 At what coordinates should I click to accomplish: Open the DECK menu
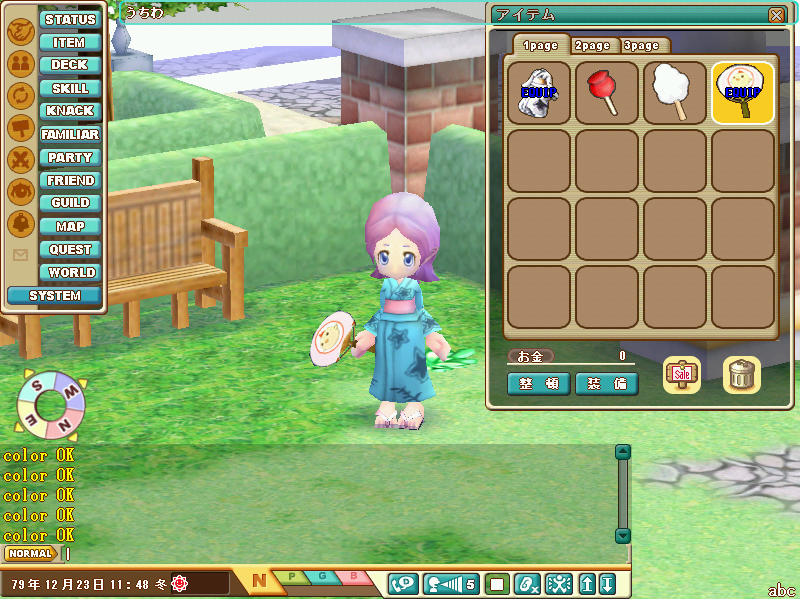(x=70, y=65)
